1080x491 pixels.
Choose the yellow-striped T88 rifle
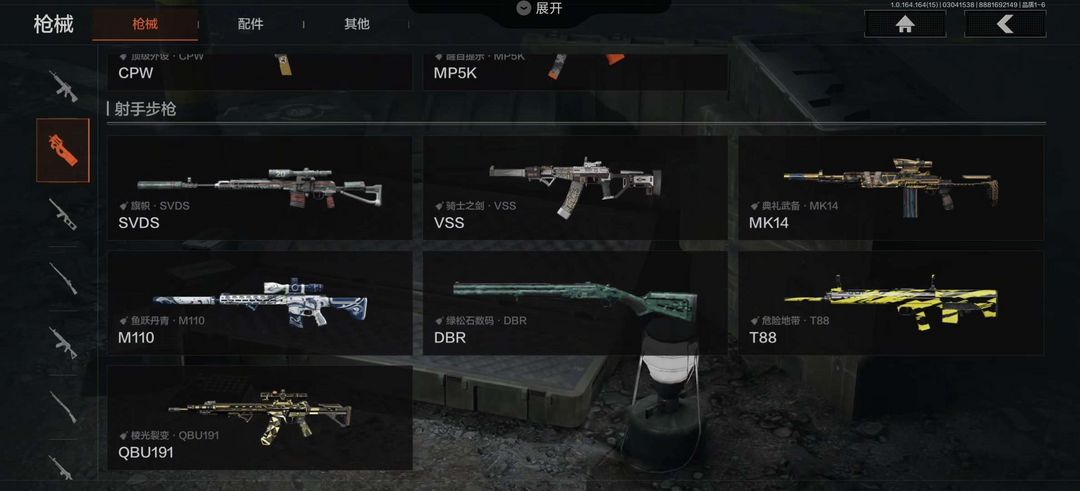pos(891,303)
